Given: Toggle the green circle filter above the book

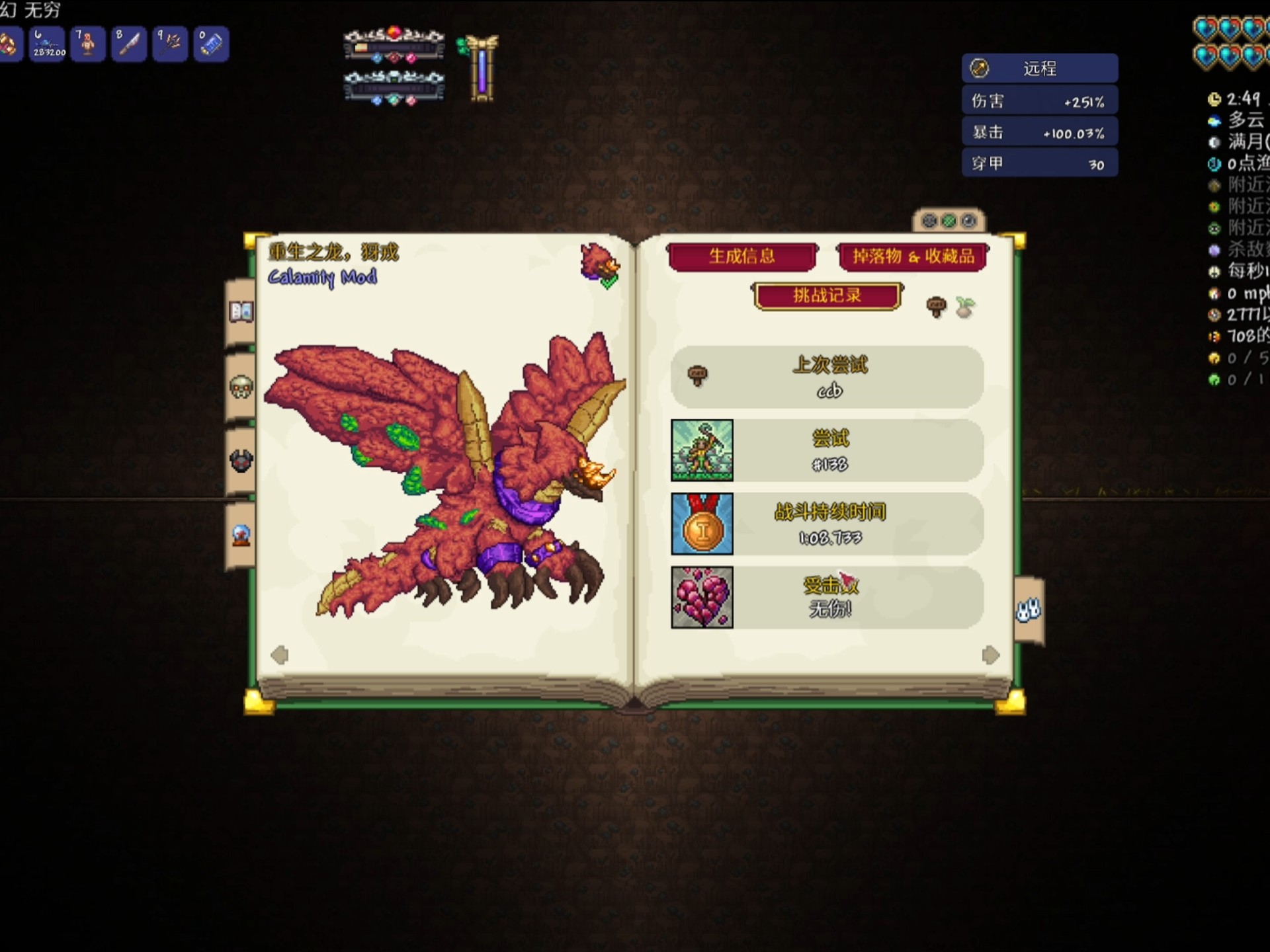Looking at the screenshot, I should (949, 221).
